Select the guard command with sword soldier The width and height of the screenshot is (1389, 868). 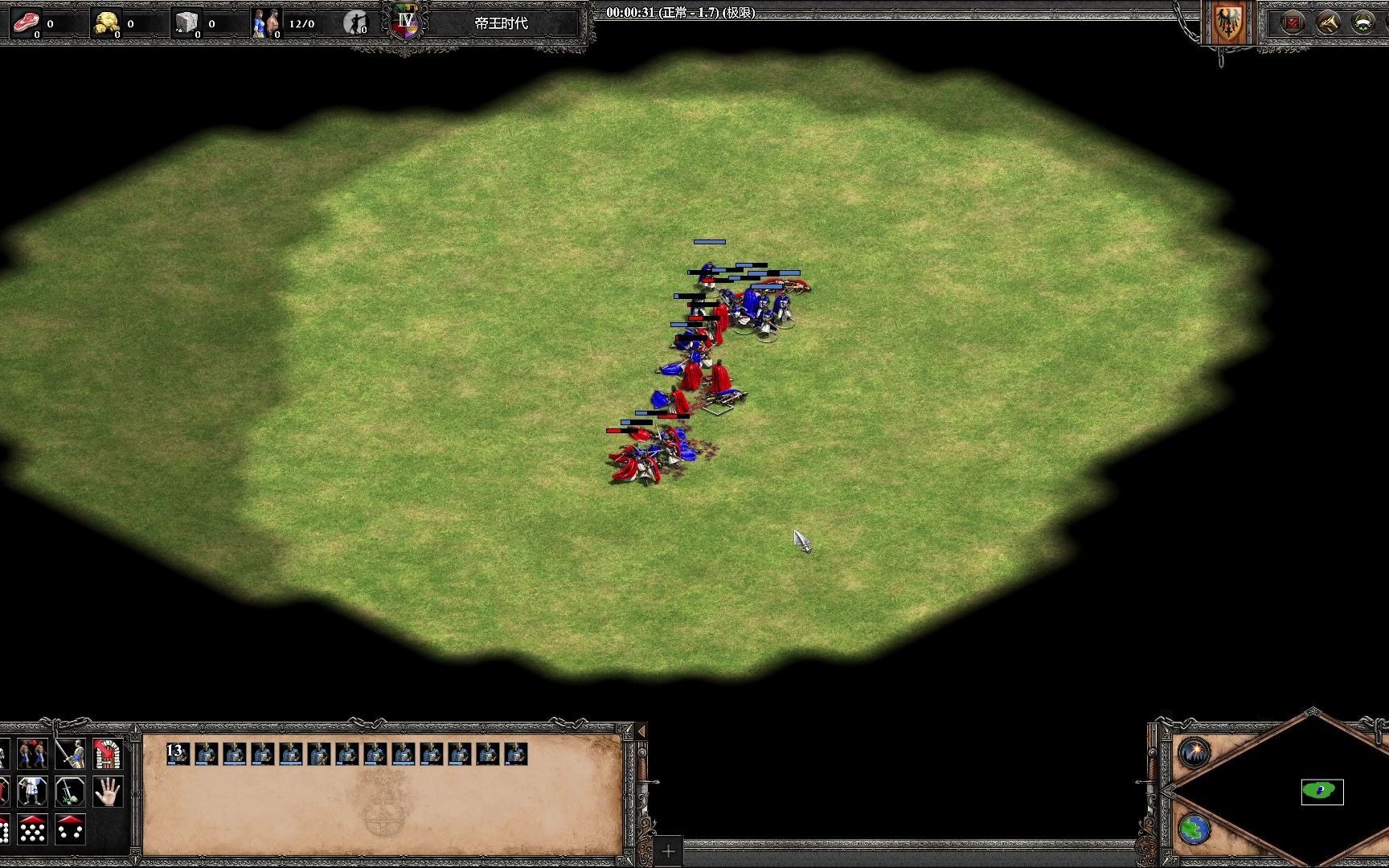pyautogui.click(x=71, y=754)
